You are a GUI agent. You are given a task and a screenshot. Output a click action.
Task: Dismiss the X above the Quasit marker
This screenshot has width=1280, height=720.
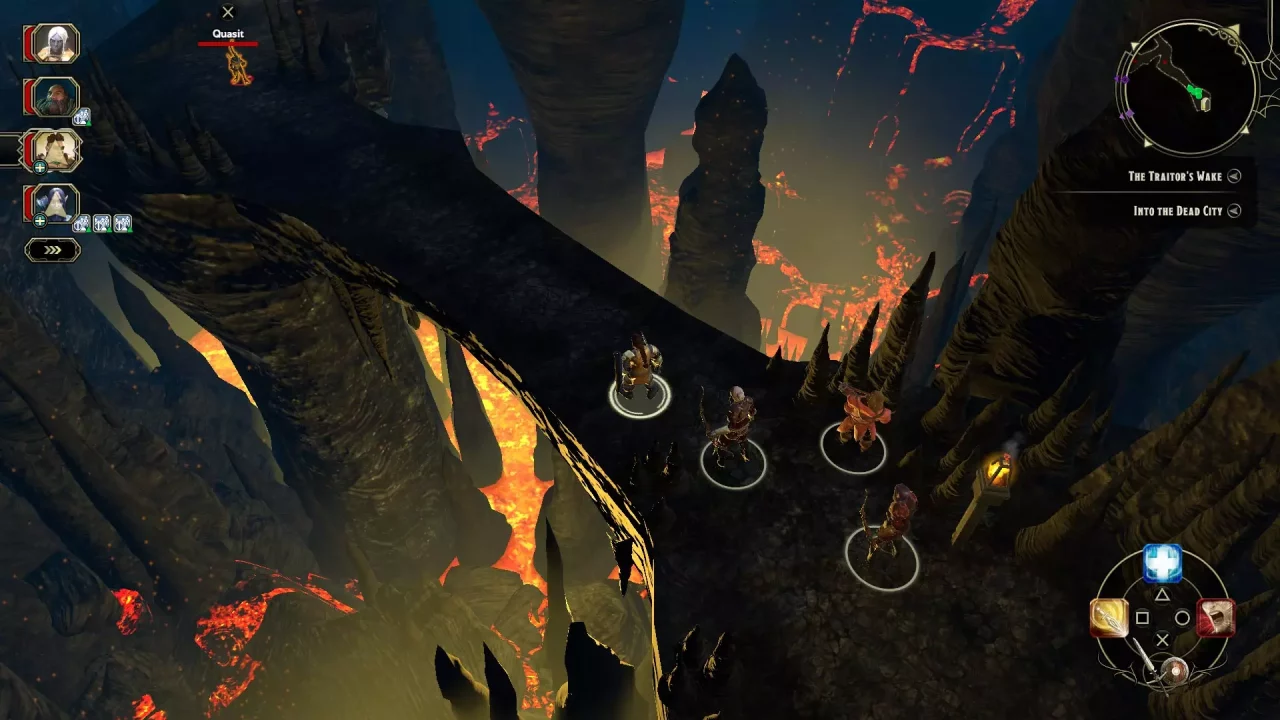point(228,12)
